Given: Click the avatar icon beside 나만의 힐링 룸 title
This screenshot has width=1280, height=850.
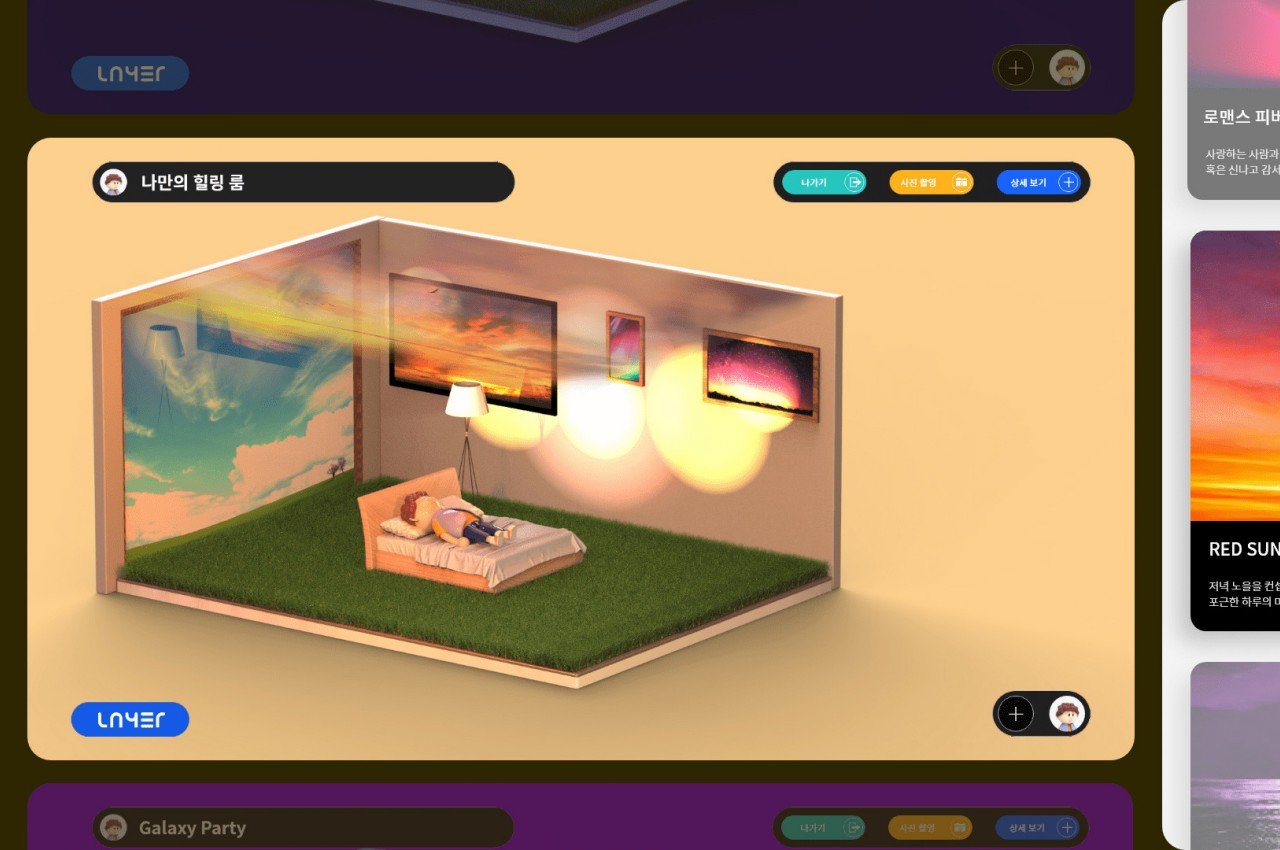Looking at the screenshot, I should (116, 182).
